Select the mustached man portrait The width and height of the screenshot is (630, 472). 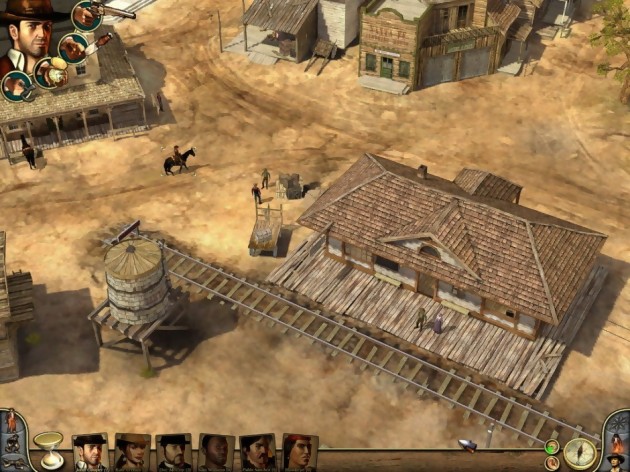pyautogui.click(x=258, y=452)
